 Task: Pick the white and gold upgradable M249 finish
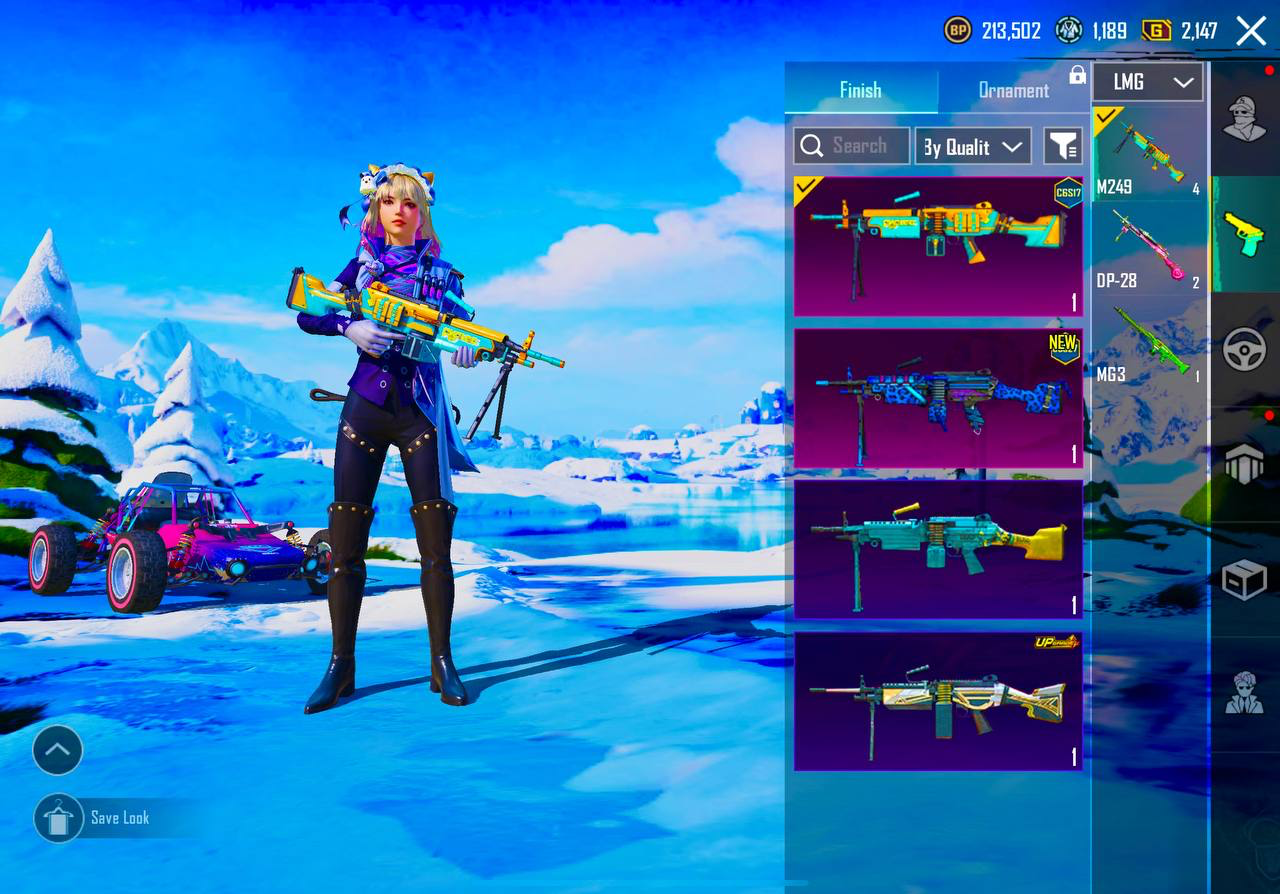(938, 701)
